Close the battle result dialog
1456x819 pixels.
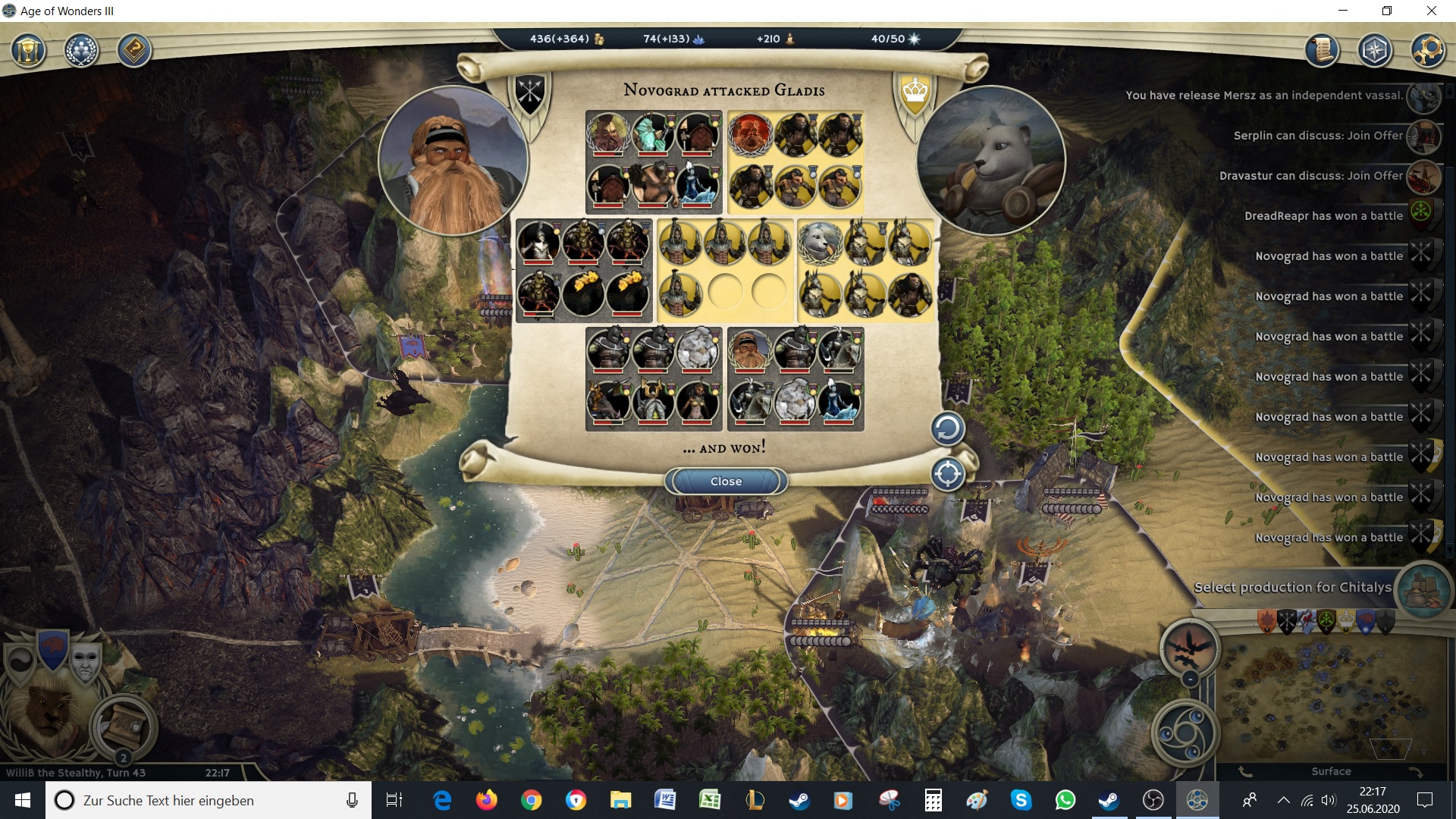[726, 482]
